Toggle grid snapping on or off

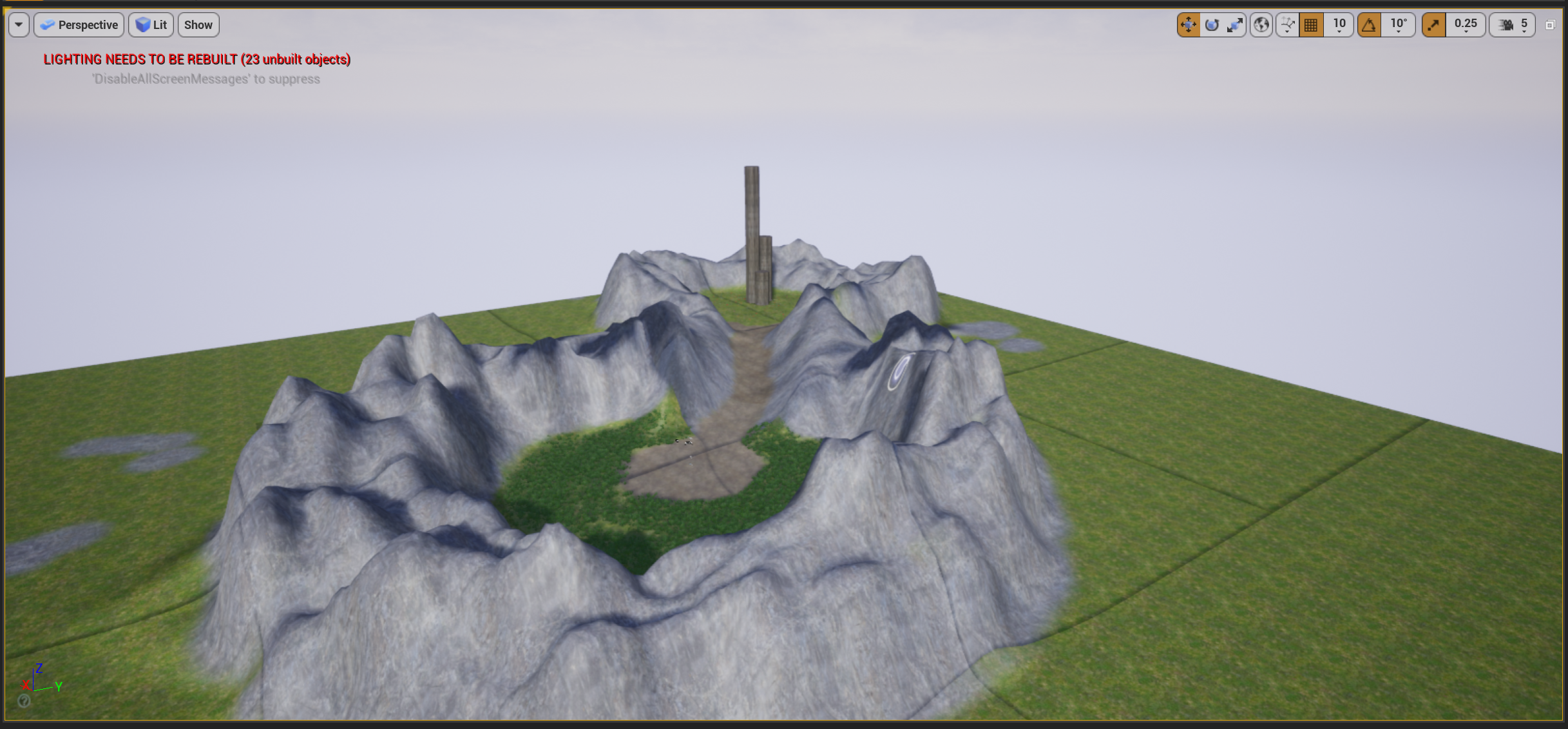click(1310, 24)
